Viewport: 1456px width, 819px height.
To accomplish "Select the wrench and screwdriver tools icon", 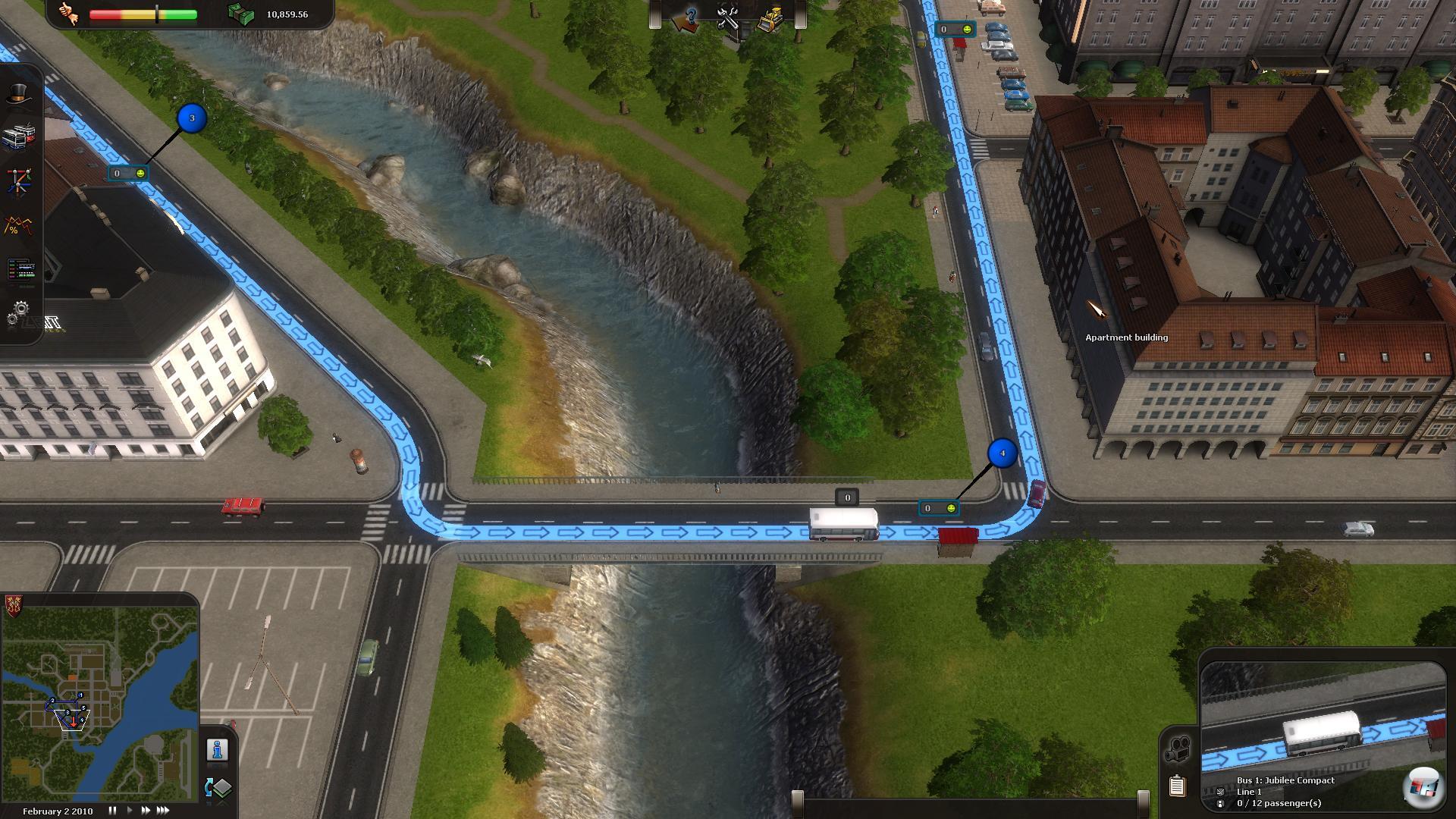I will (729, 18).
